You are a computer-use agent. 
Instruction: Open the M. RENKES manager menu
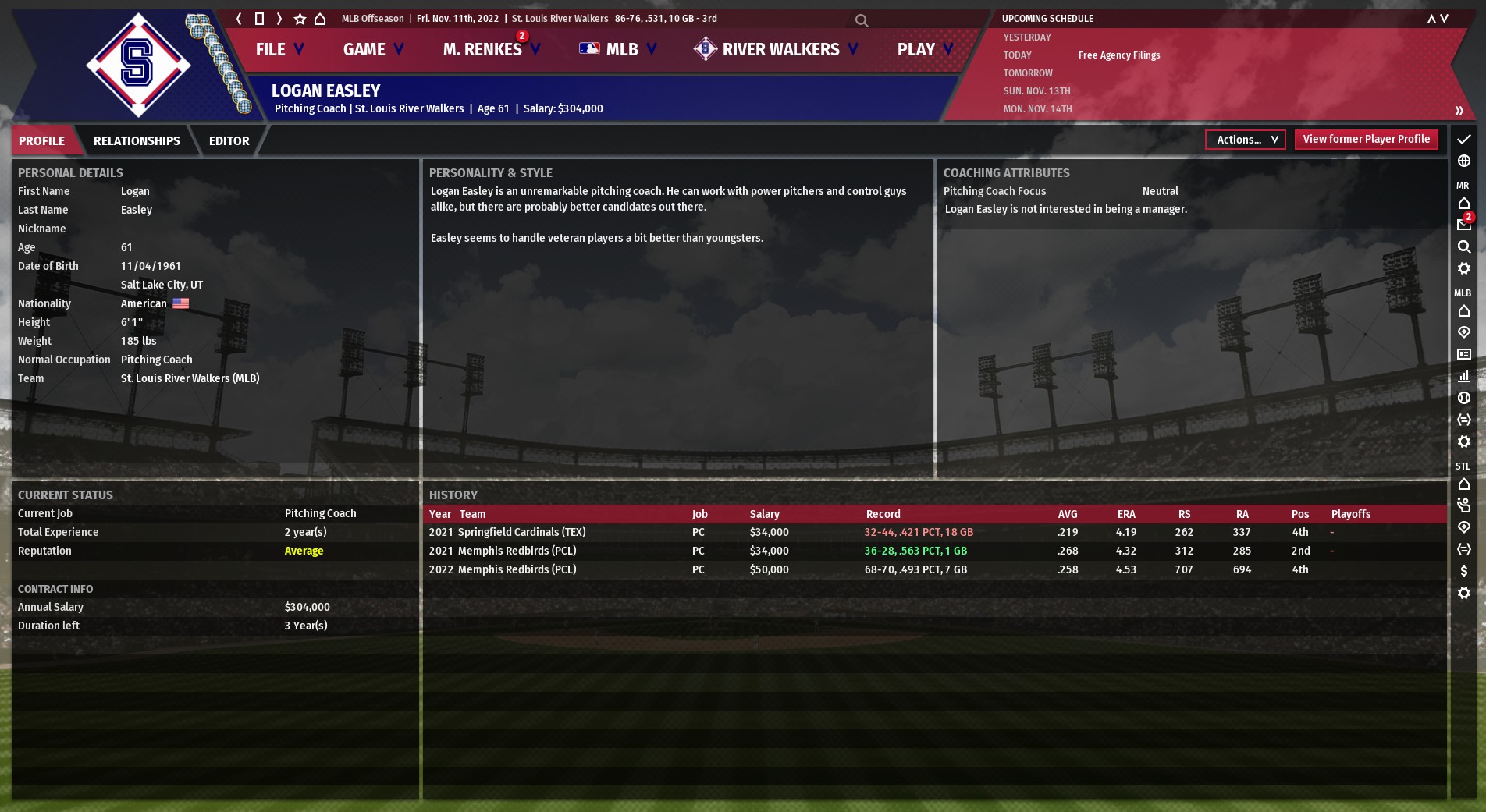490,49
